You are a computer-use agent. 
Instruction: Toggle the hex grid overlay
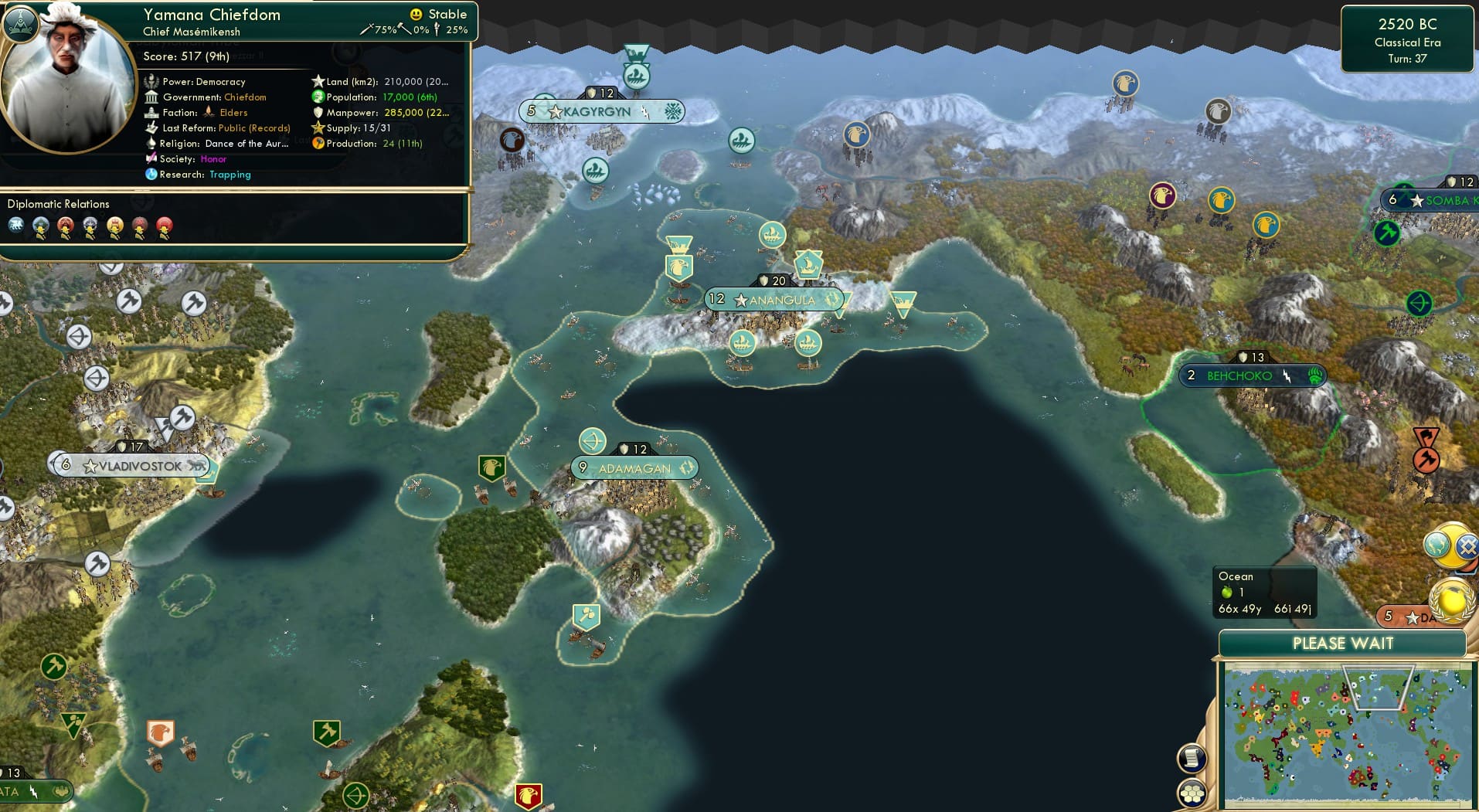(1192, 792)
